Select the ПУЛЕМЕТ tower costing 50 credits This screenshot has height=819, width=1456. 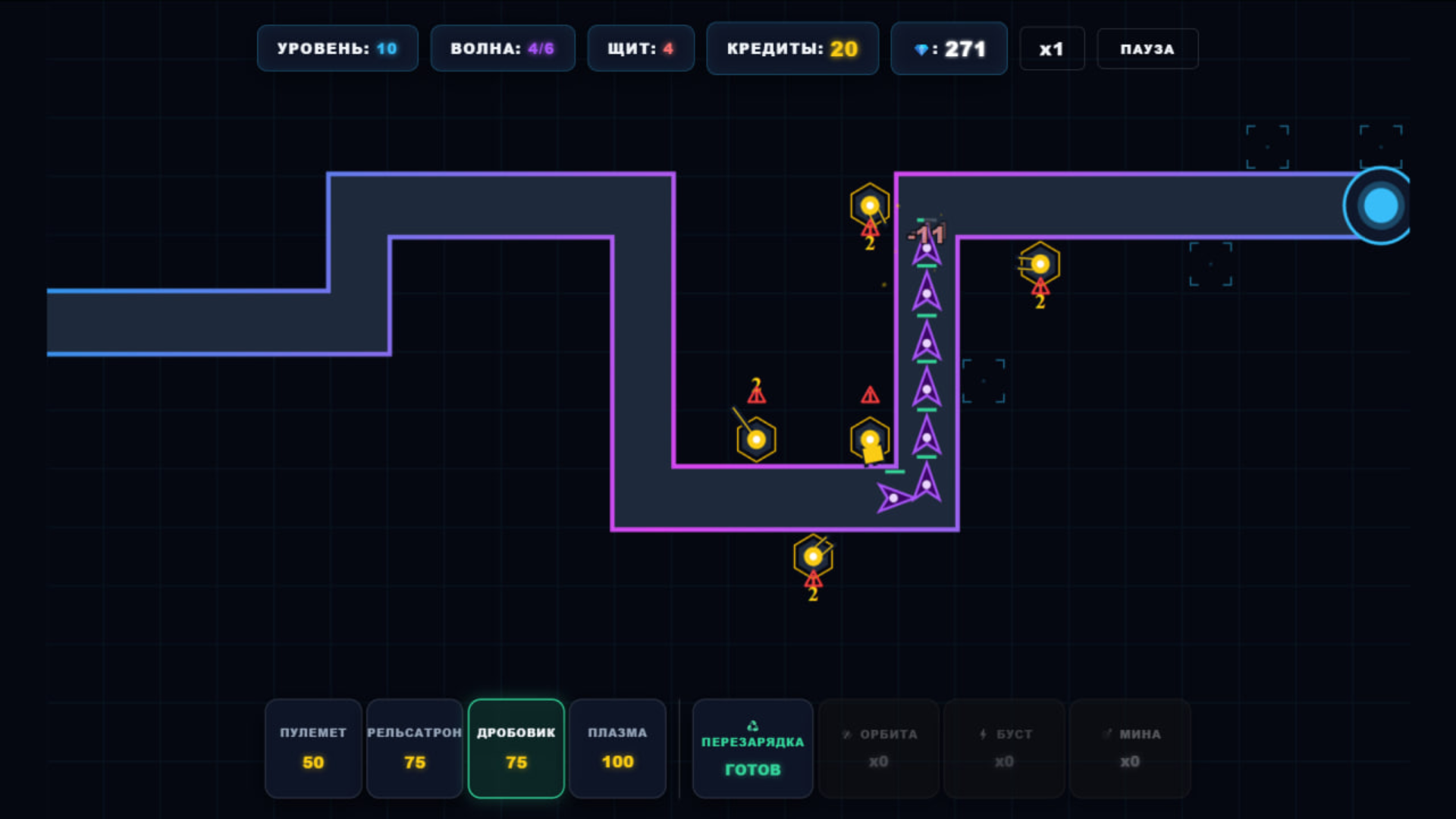click(x=312, y=748)
